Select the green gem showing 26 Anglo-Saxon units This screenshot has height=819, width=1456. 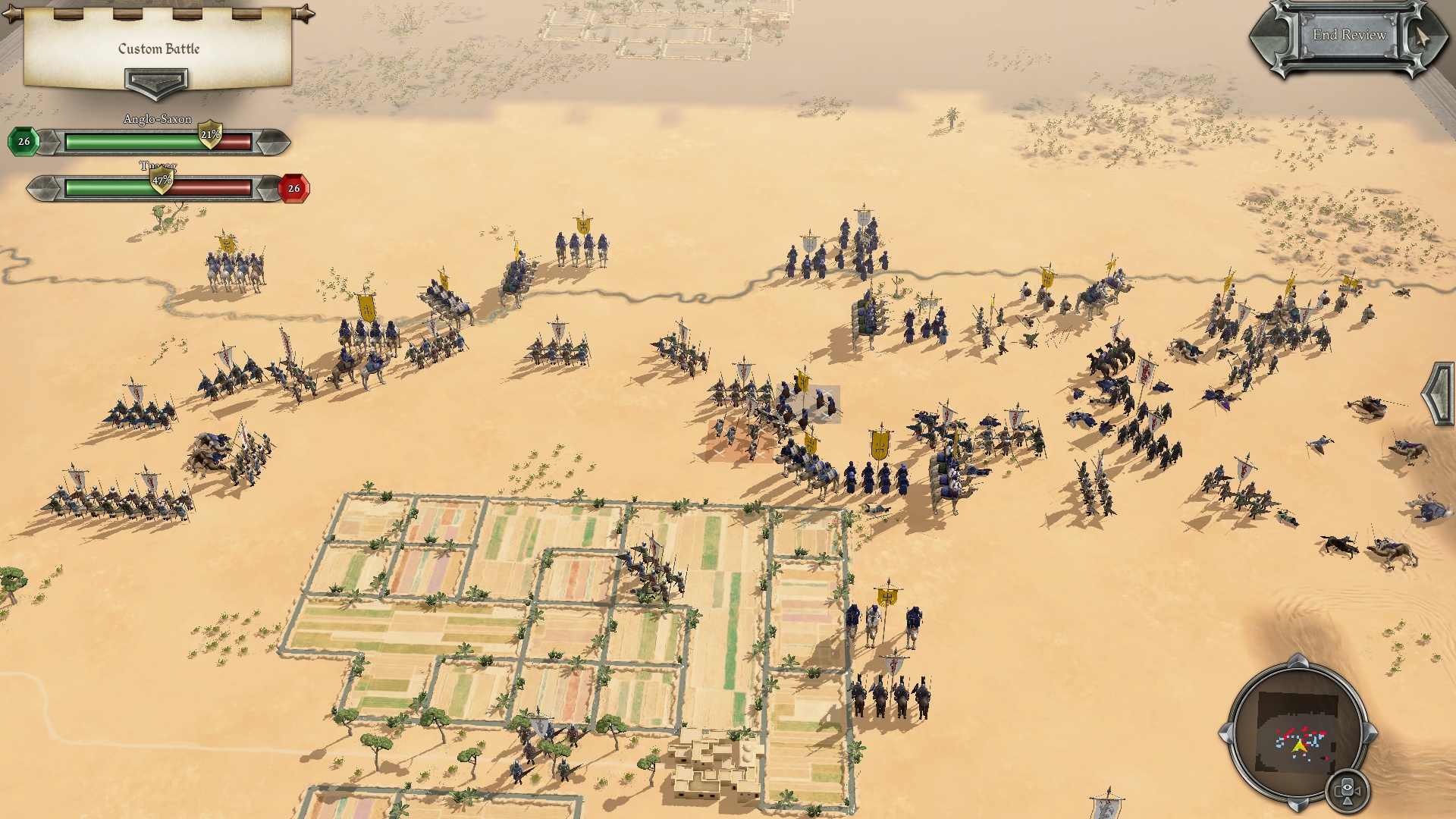click(24, 140)
